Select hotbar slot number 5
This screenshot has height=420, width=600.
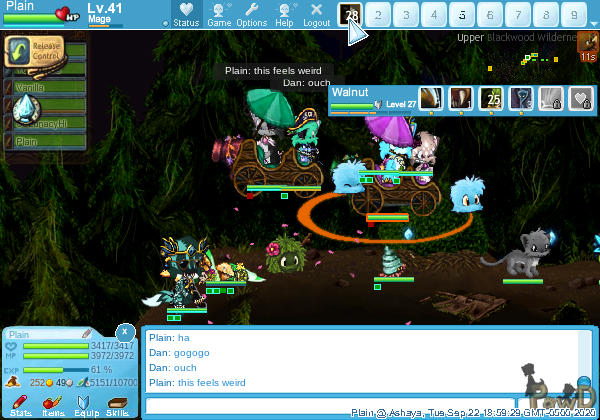462,15
